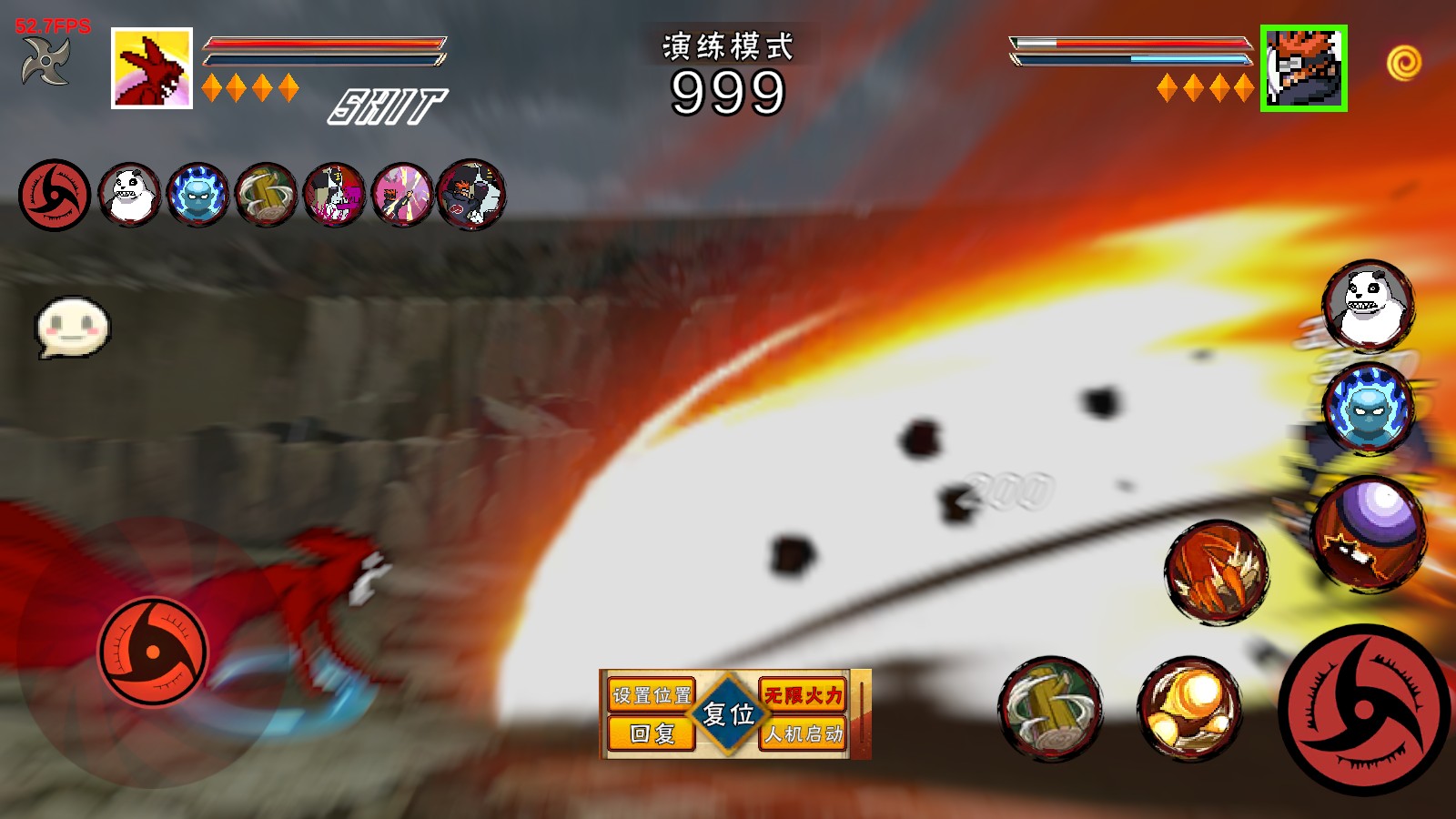Choose the Akatsuki cloak character icon
This screenshot has height=819, width=1456.
[470, 194]
